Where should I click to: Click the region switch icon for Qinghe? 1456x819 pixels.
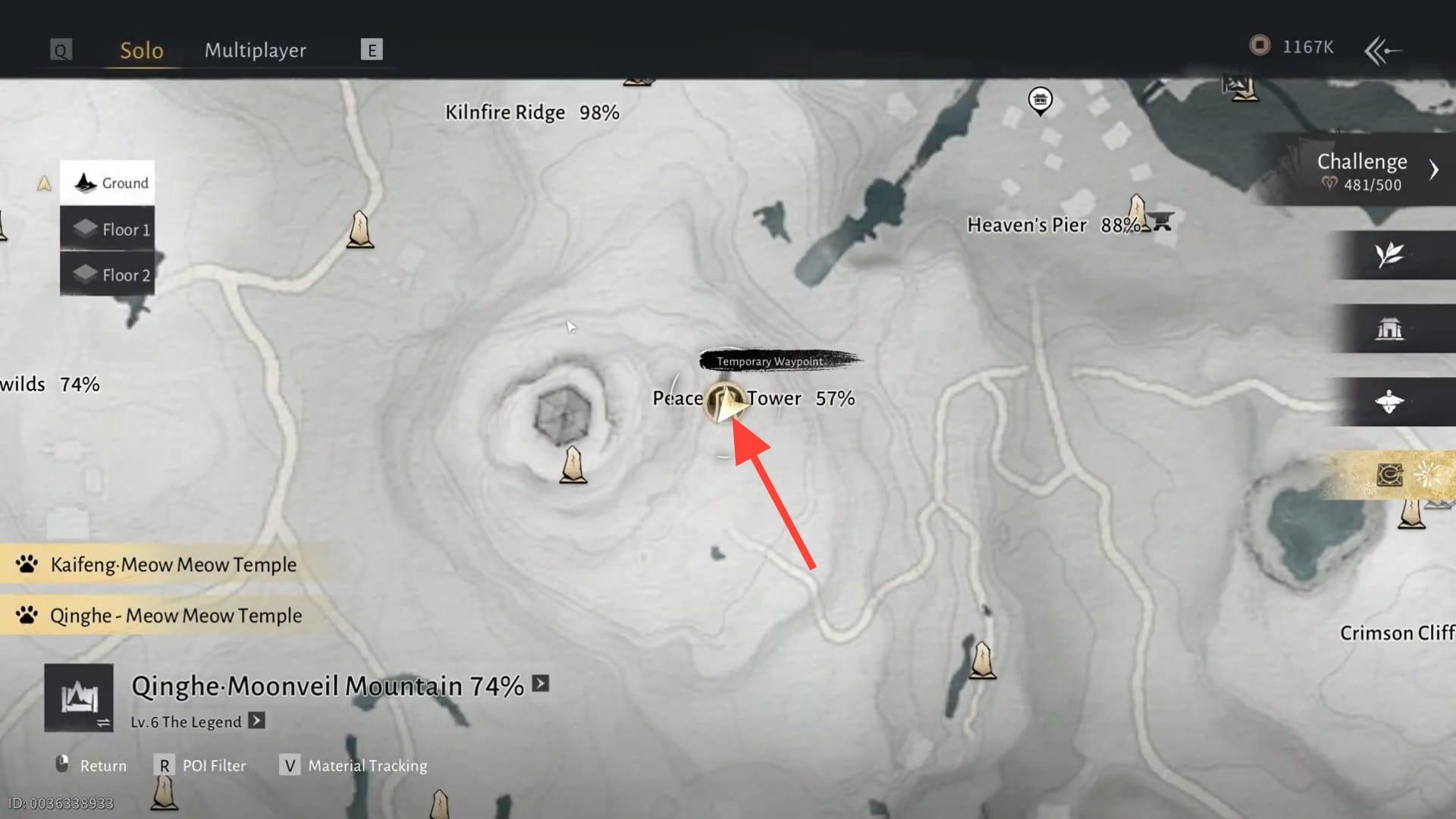point(79,698)
